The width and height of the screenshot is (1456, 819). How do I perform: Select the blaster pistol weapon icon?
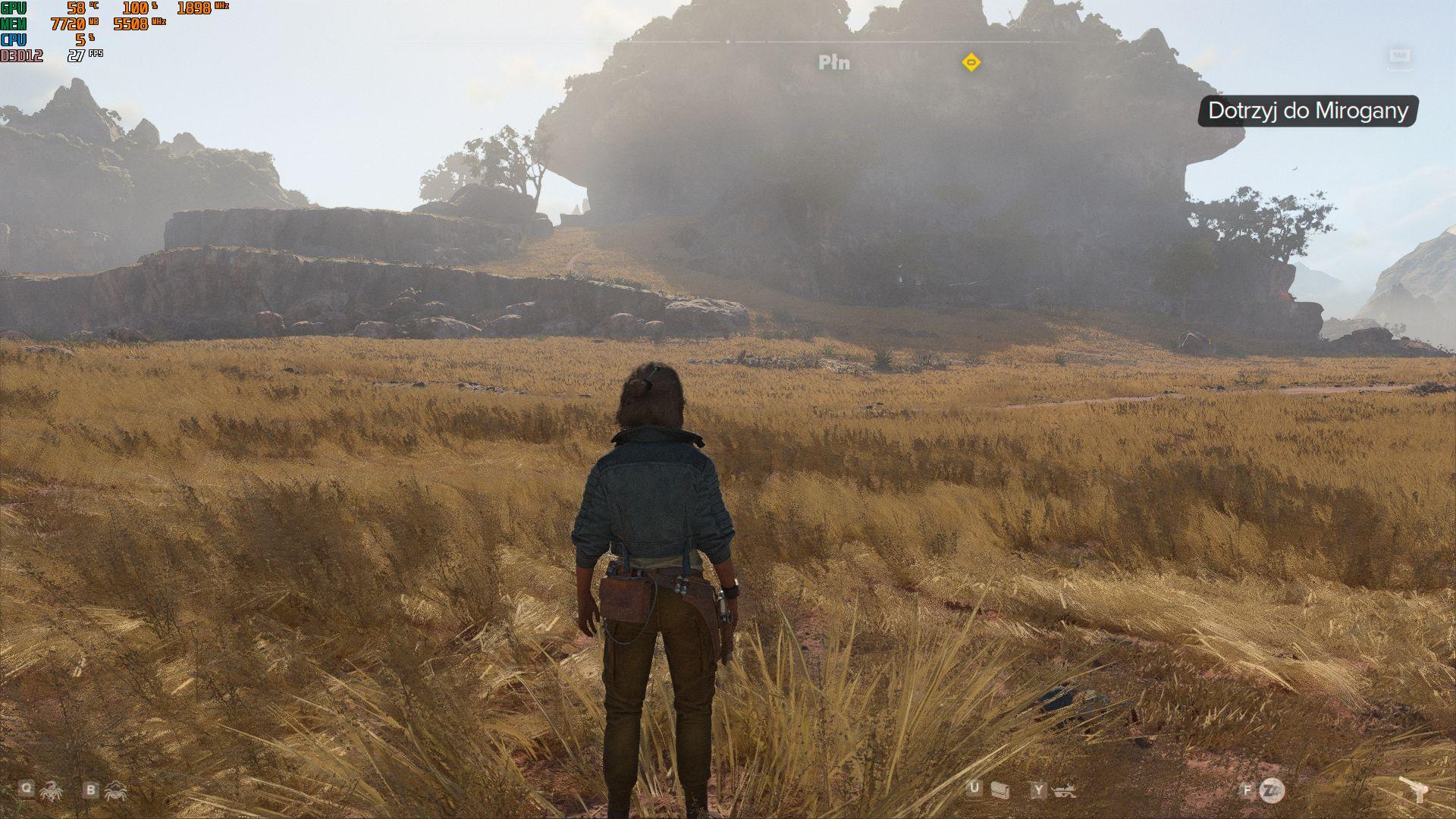1415,790
